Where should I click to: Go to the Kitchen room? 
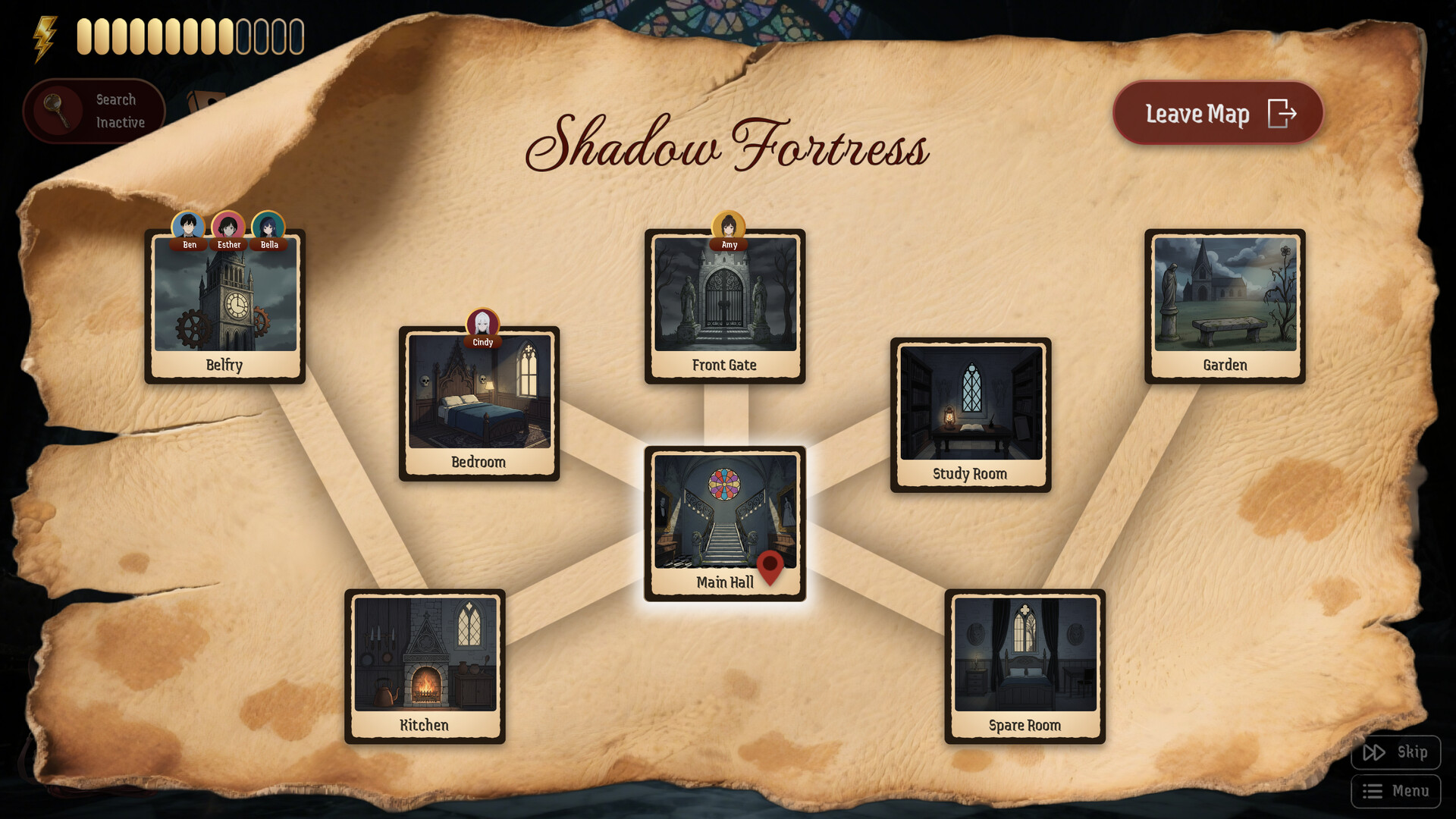coord(424,664)
